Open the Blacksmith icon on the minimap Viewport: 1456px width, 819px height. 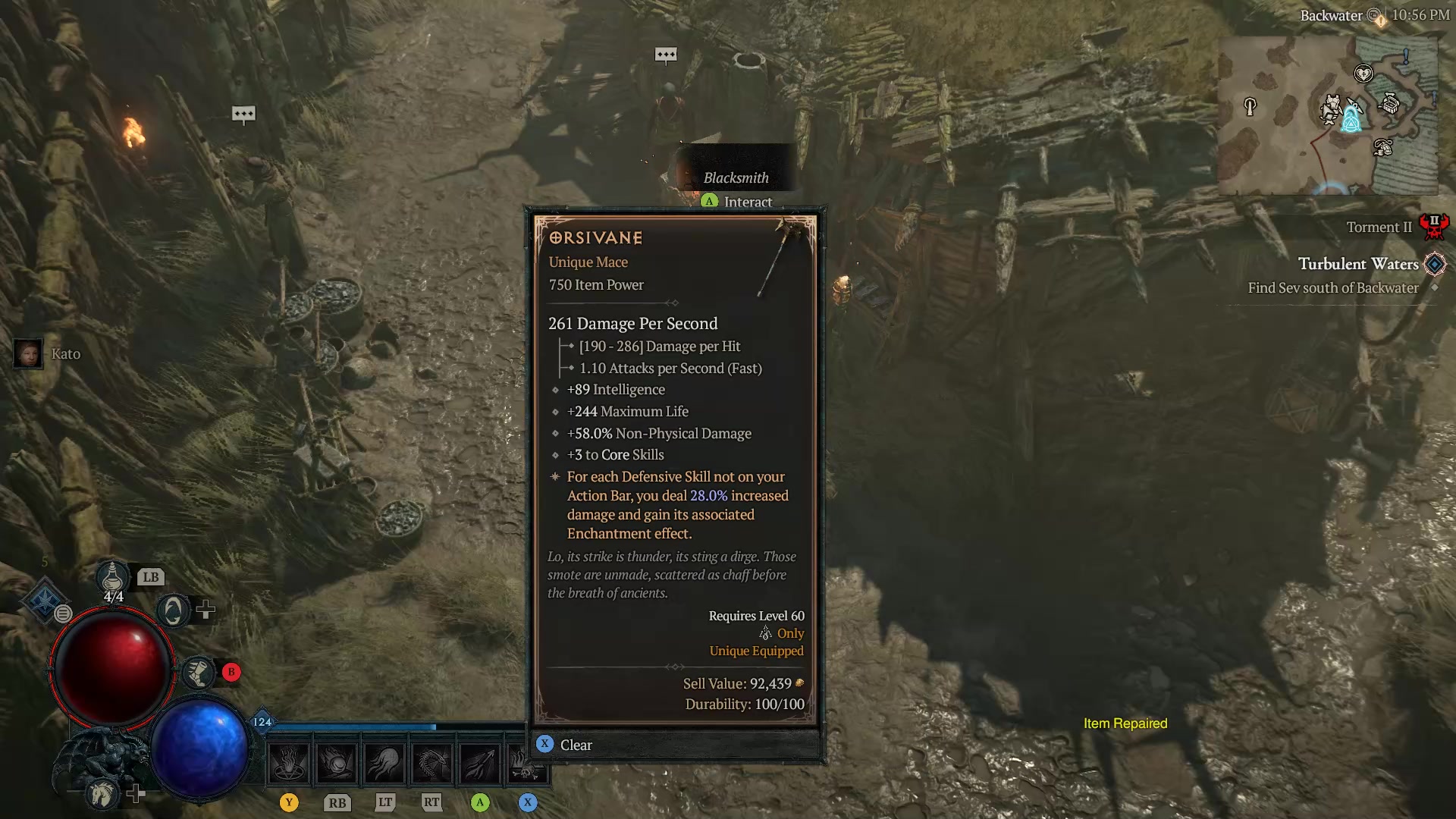coord(1331,108)
